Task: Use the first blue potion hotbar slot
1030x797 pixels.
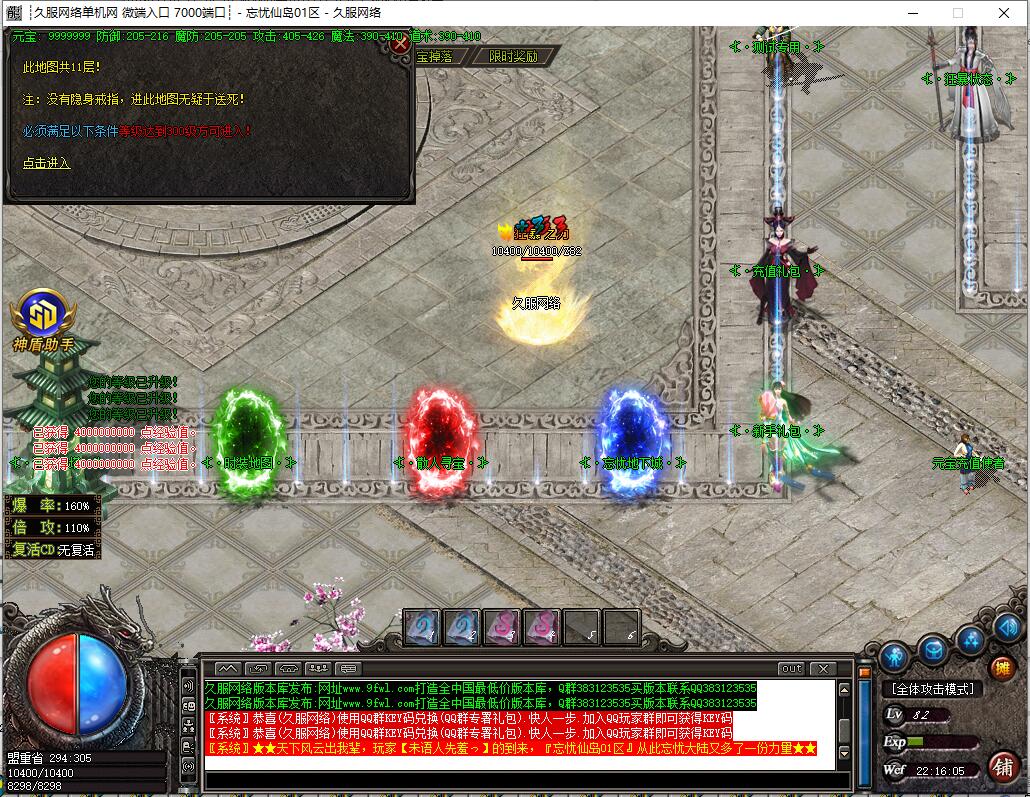Action: pyautogui.click(x=421, y=627)
